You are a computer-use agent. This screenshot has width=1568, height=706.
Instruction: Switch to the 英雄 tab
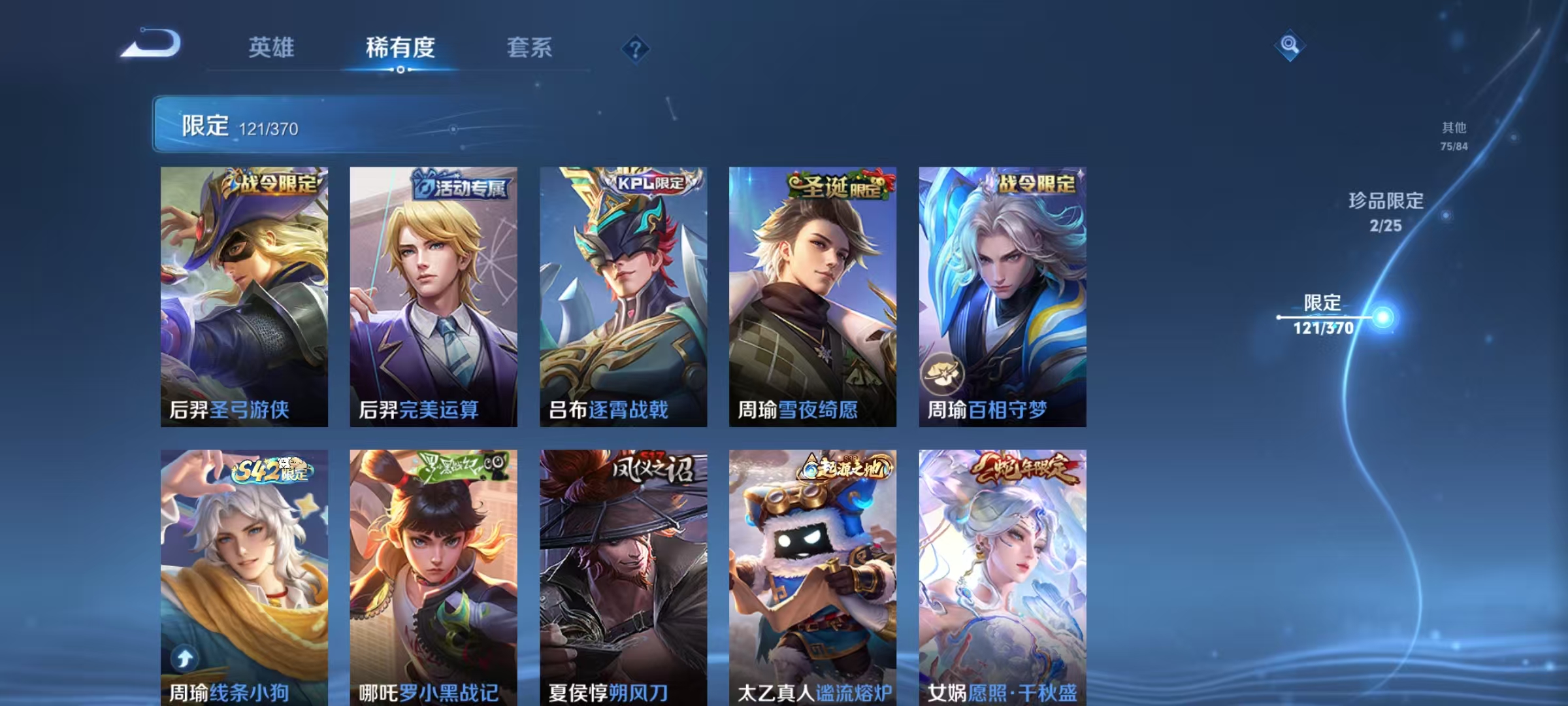tap(272, 47)
